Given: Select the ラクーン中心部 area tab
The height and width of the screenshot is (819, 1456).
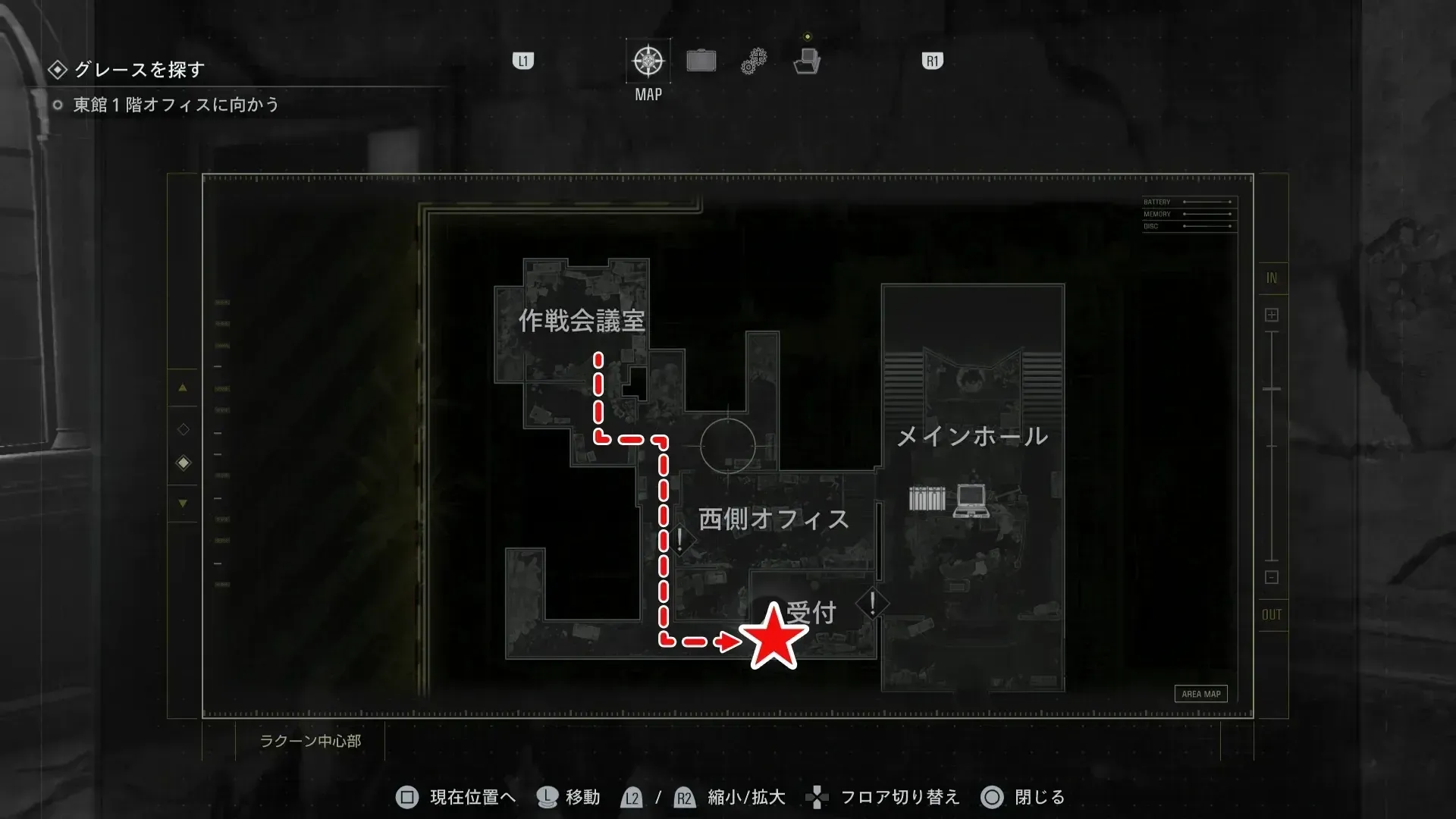Looking at the screenshot, I should 312,742.
